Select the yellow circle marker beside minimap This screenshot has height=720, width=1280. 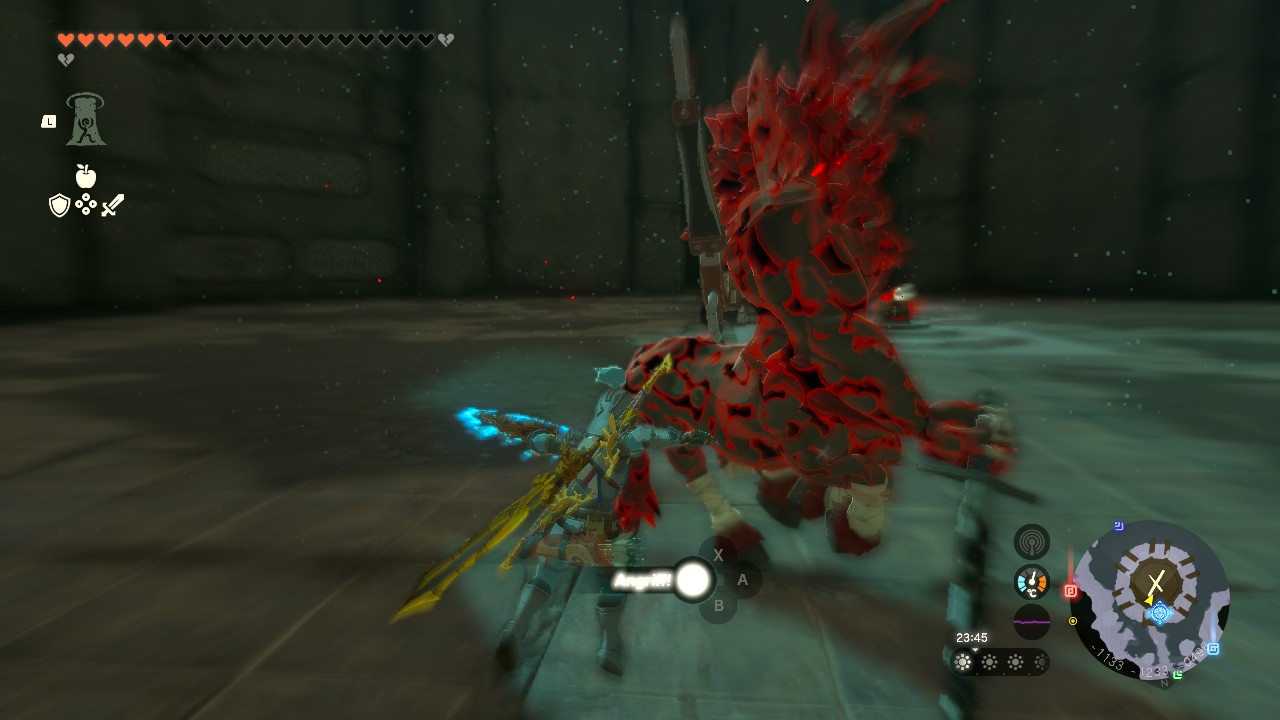tap(1073, 621)
